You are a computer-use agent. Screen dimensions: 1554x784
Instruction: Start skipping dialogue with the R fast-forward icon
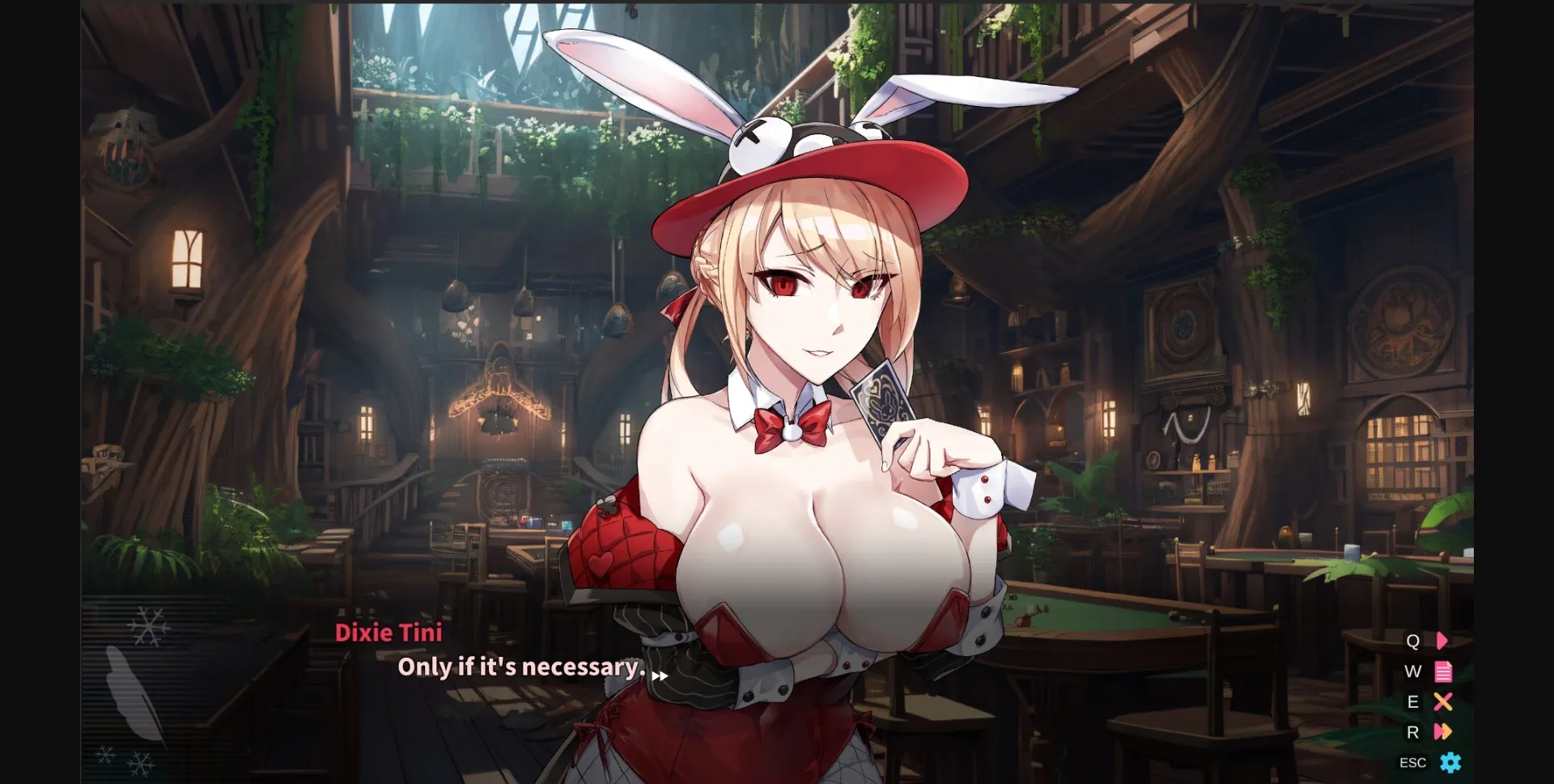(x=1443, y=732)
